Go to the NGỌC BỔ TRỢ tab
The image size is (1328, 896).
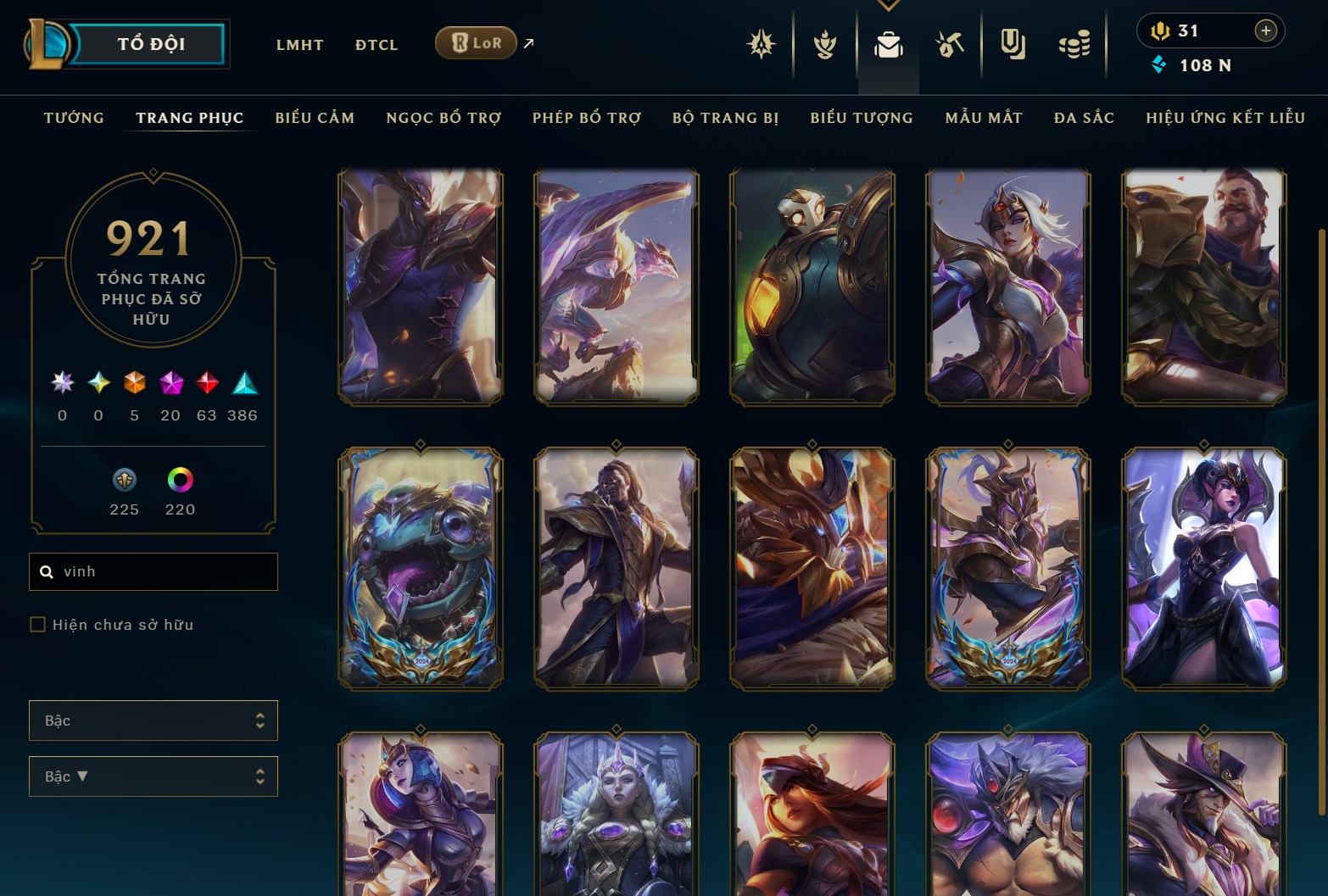pyautogui.click(x=444, y=118)
